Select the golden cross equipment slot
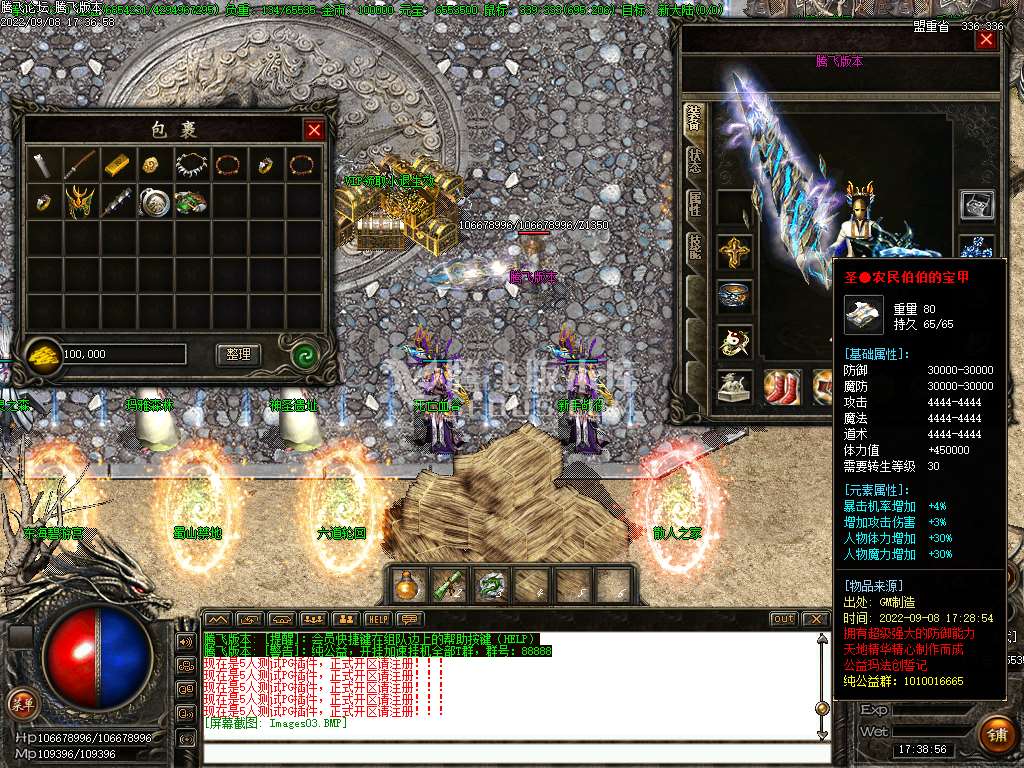Image resolution: width=1024 pixels, height=768 pixels. point(735,253)
